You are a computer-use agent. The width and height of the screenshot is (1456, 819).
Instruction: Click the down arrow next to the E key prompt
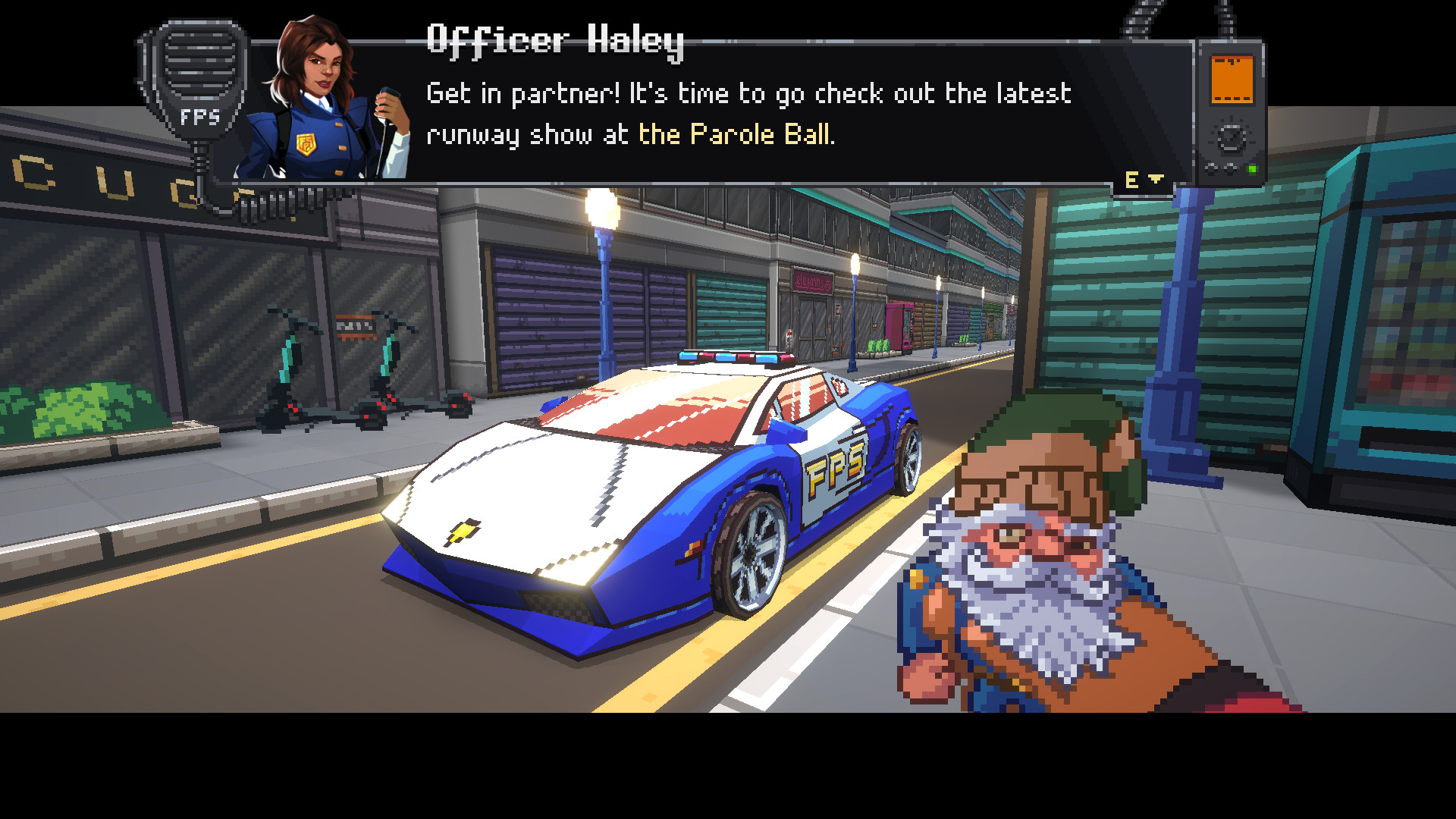tap(1156, 179)
